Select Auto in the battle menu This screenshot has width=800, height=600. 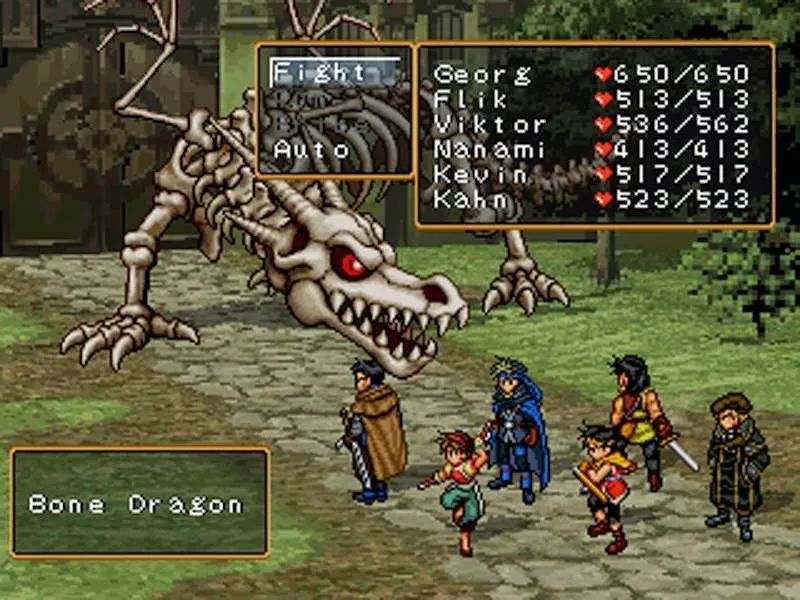click(x=312, y=150)
